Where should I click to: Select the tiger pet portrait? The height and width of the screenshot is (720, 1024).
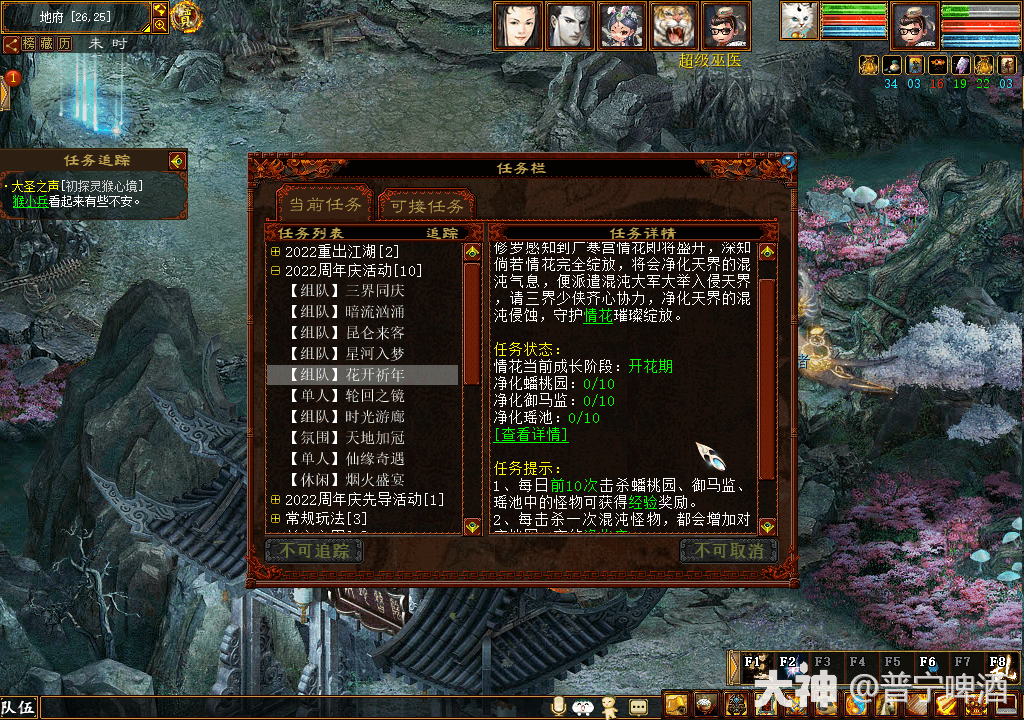pos(674,26)
